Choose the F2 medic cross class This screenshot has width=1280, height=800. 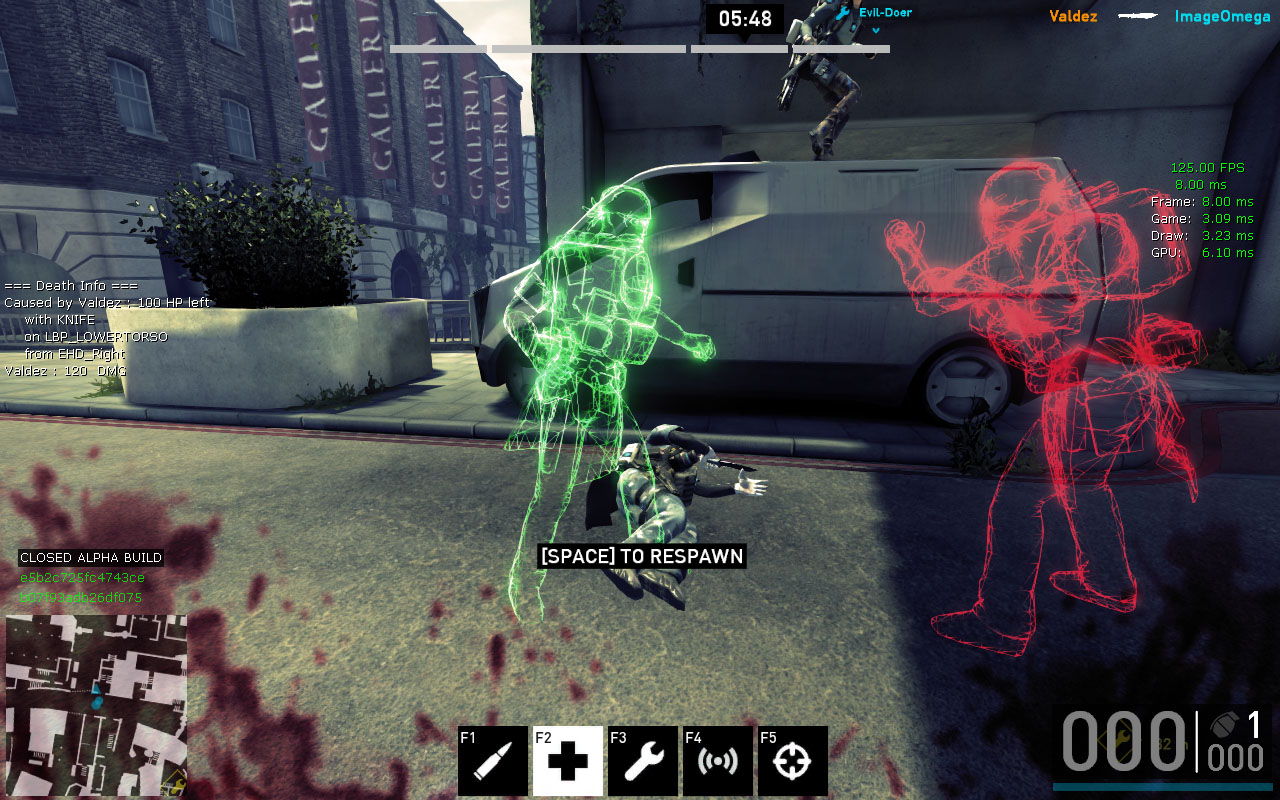point(568,761)
